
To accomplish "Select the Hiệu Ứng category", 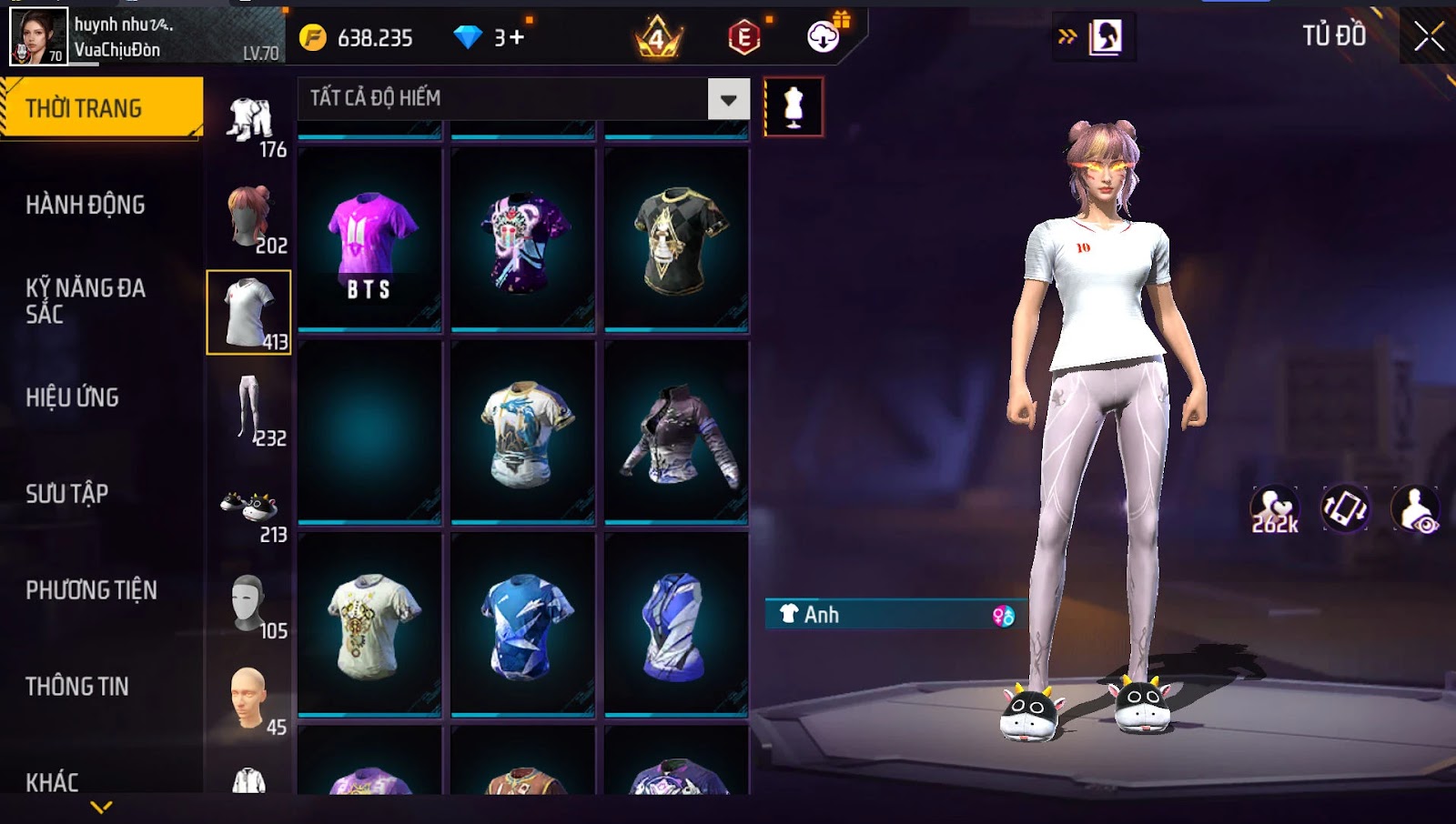I will (73, 397).
